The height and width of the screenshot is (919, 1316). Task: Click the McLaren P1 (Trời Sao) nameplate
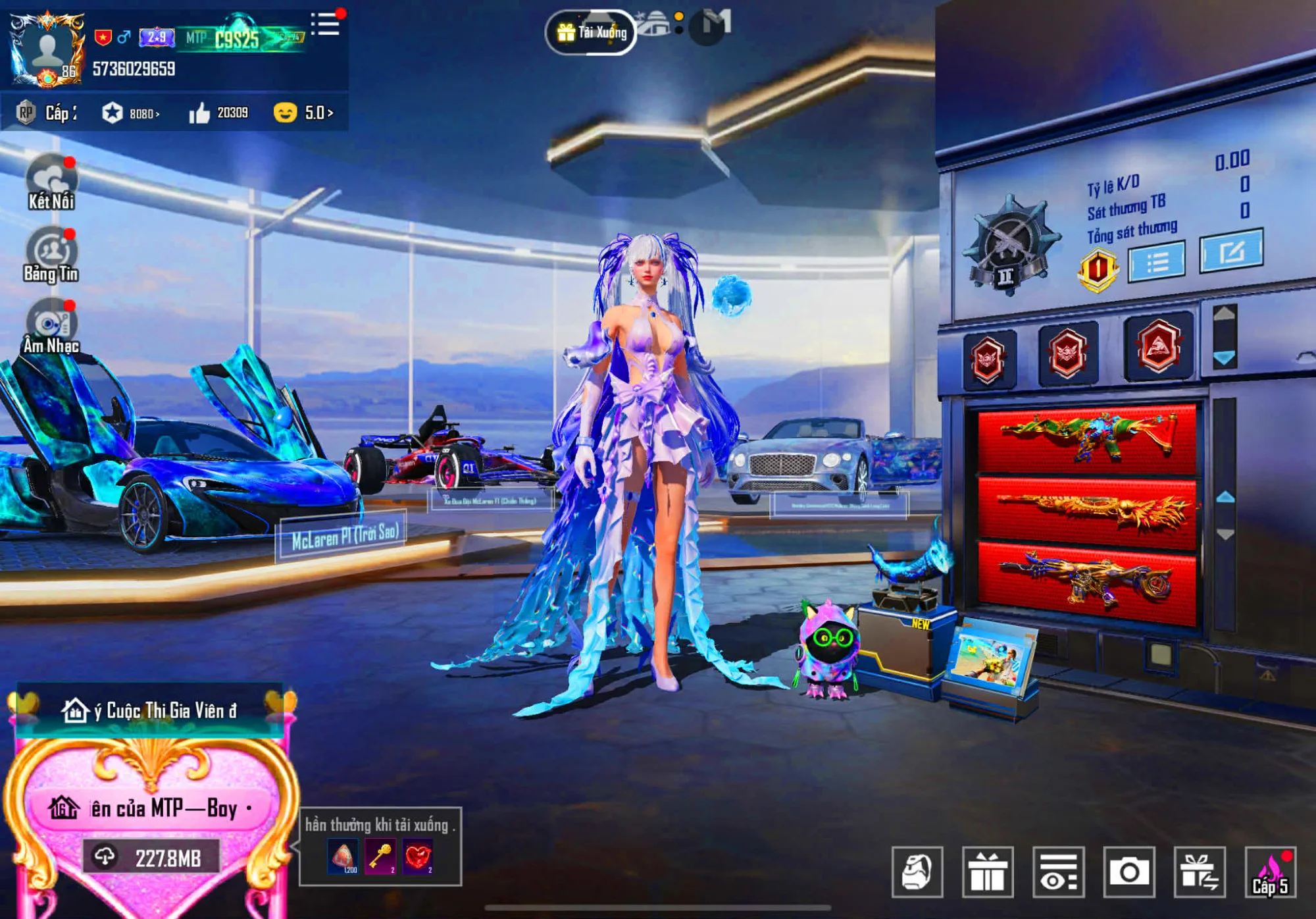pos(345,536)
